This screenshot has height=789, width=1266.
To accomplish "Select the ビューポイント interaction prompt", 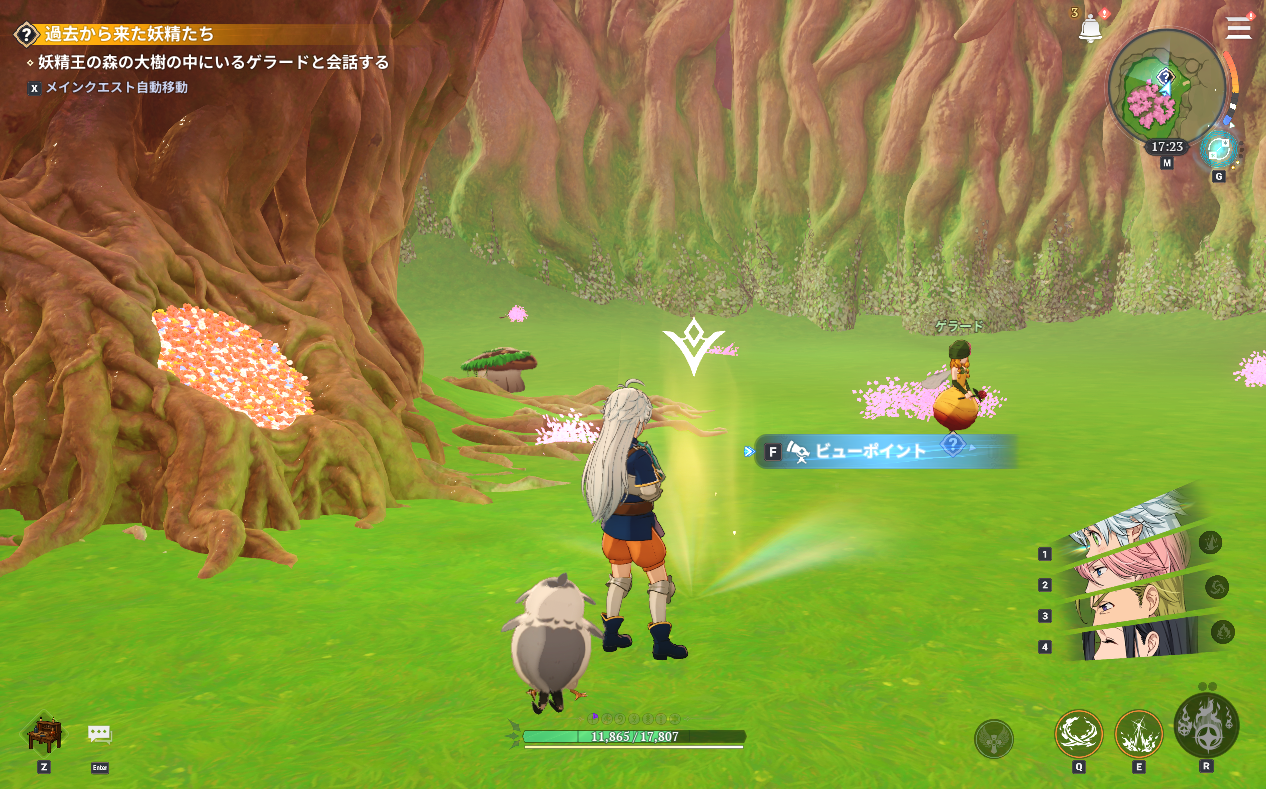I will coord(870,451).
